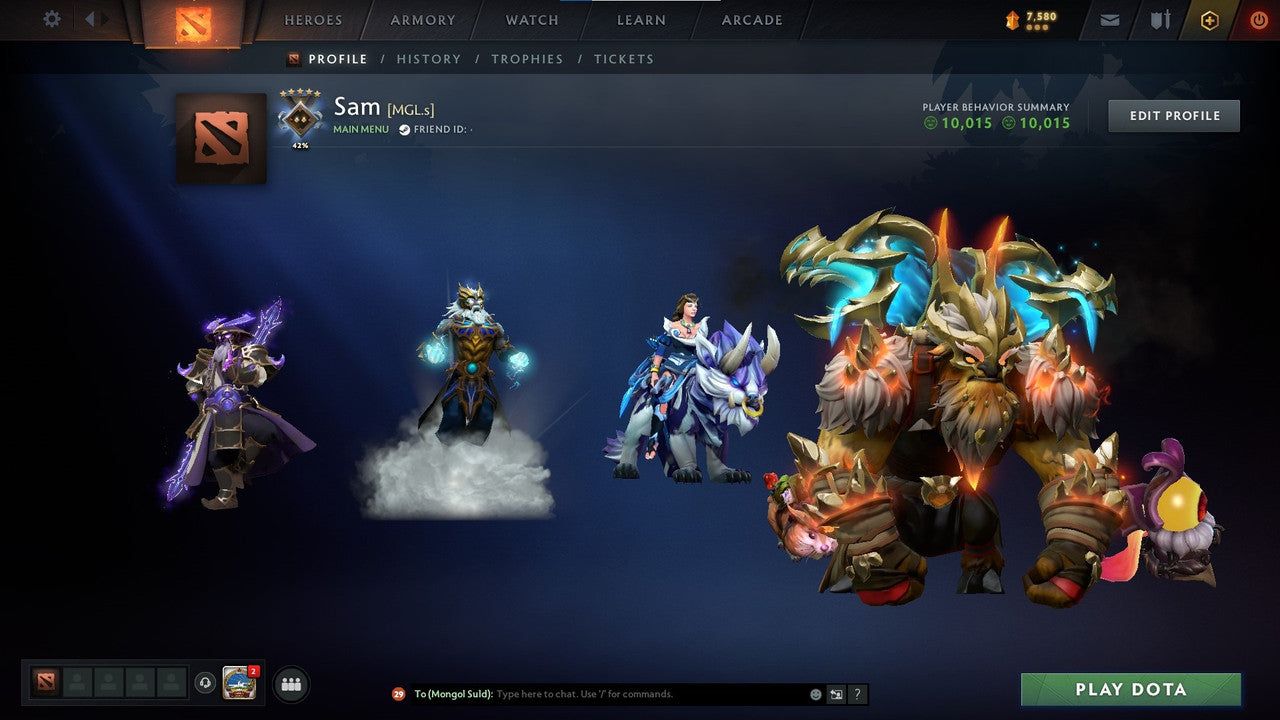Viewport: 1280px width, 720px height.
Task: Click the chat channel number badge
Action: click(x=397, y=694)
